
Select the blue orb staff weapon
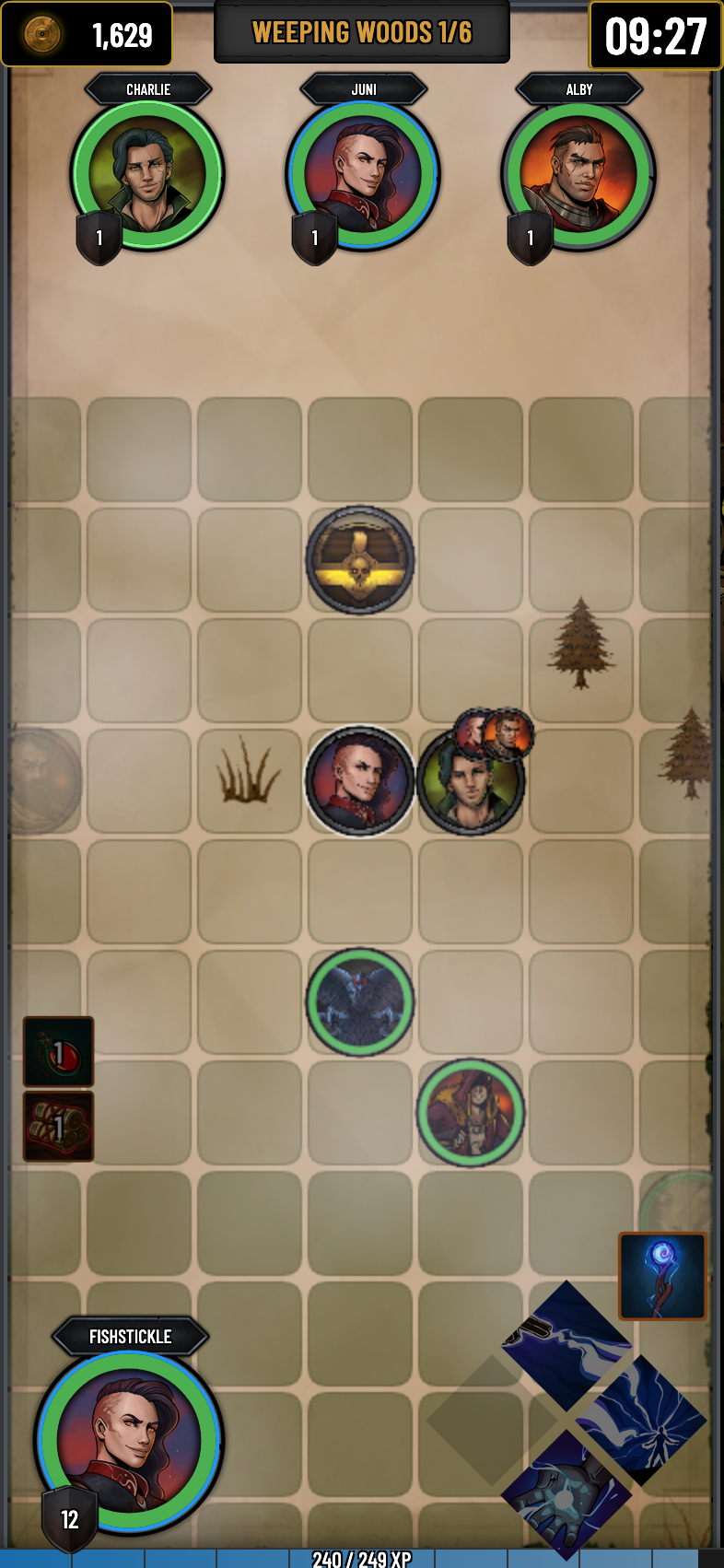662,1276
